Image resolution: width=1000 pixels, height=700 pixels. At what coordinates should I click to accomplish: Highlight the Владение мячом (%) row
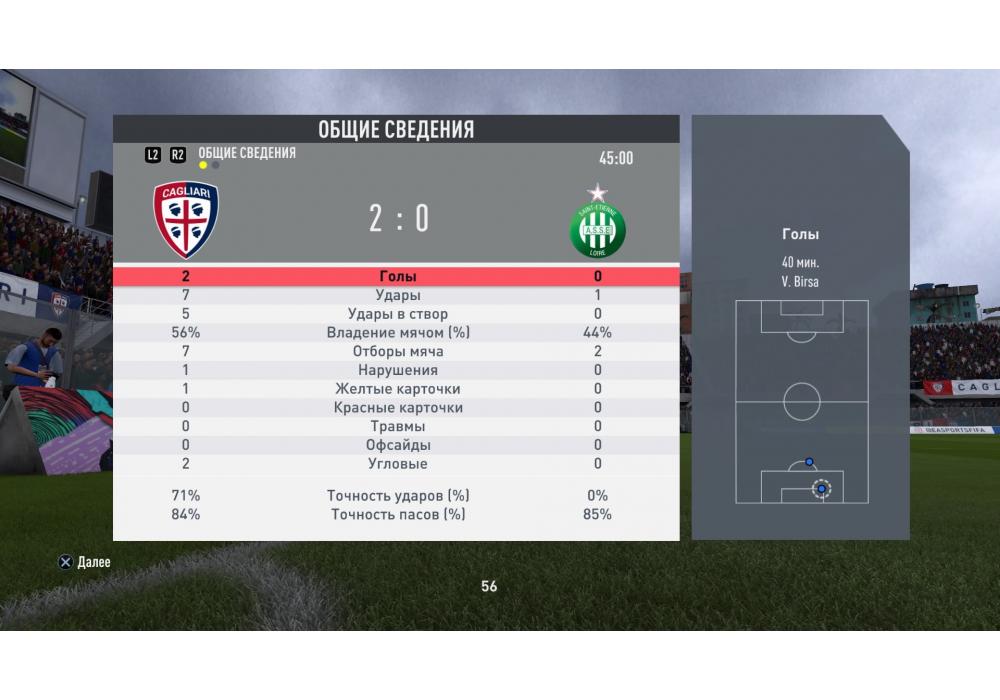[397, 333]
